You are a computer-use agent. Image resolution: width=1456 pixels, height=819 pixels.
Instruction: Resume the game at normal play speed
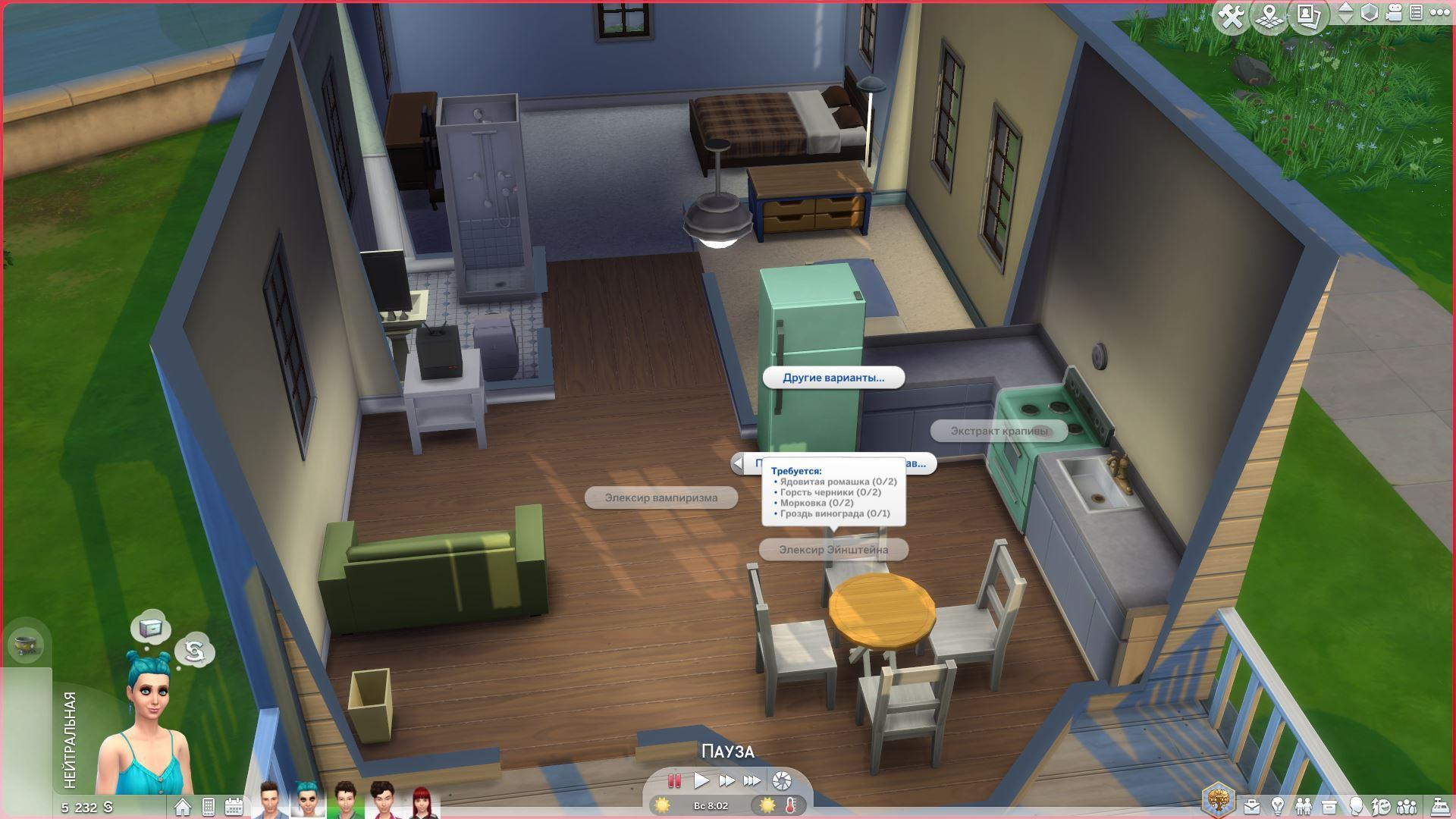[701, 780]
